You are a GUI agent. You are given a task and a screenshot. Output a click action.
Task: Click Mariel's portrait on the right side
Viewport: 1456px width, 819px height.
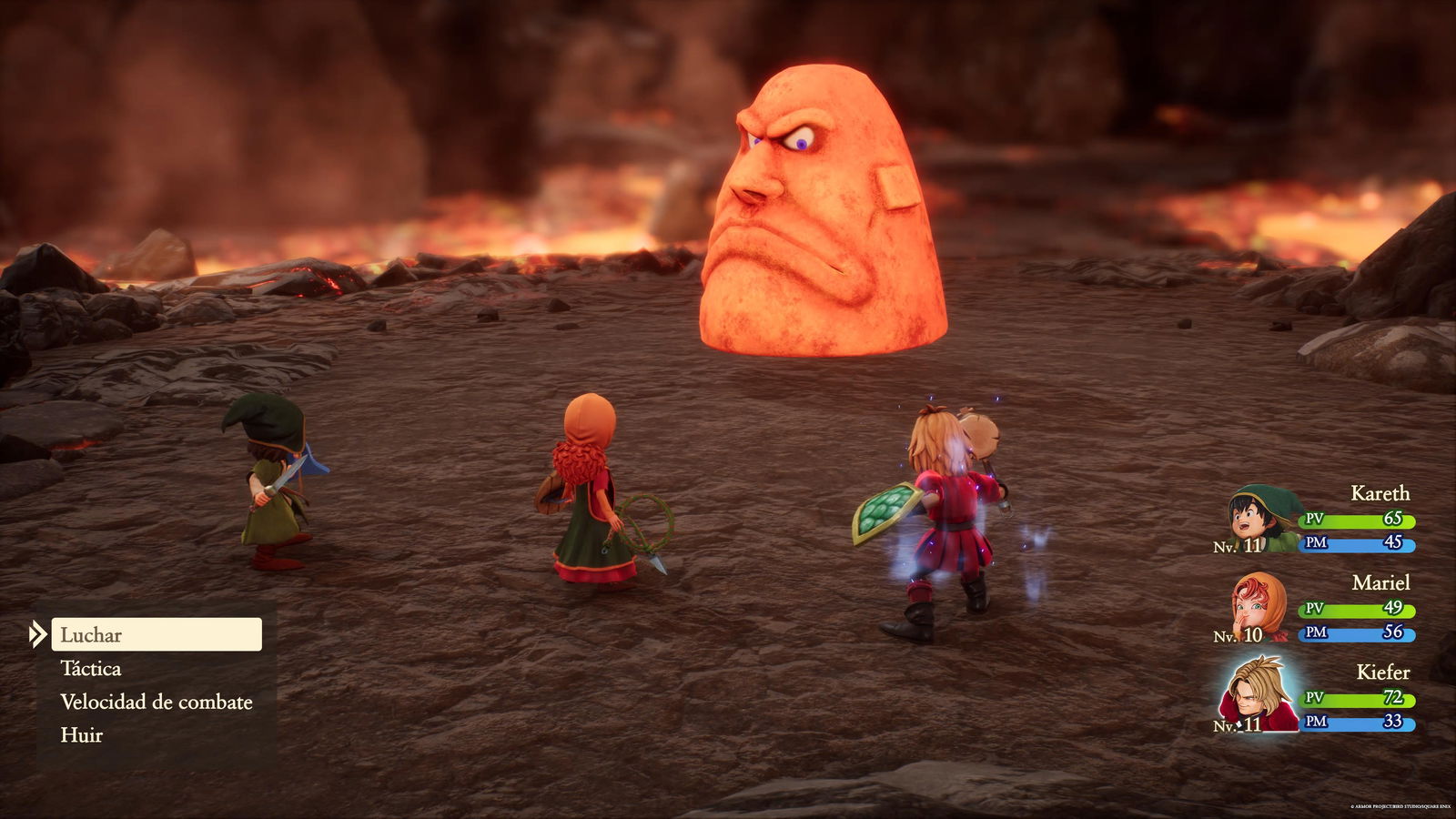tap(1259, 608)
